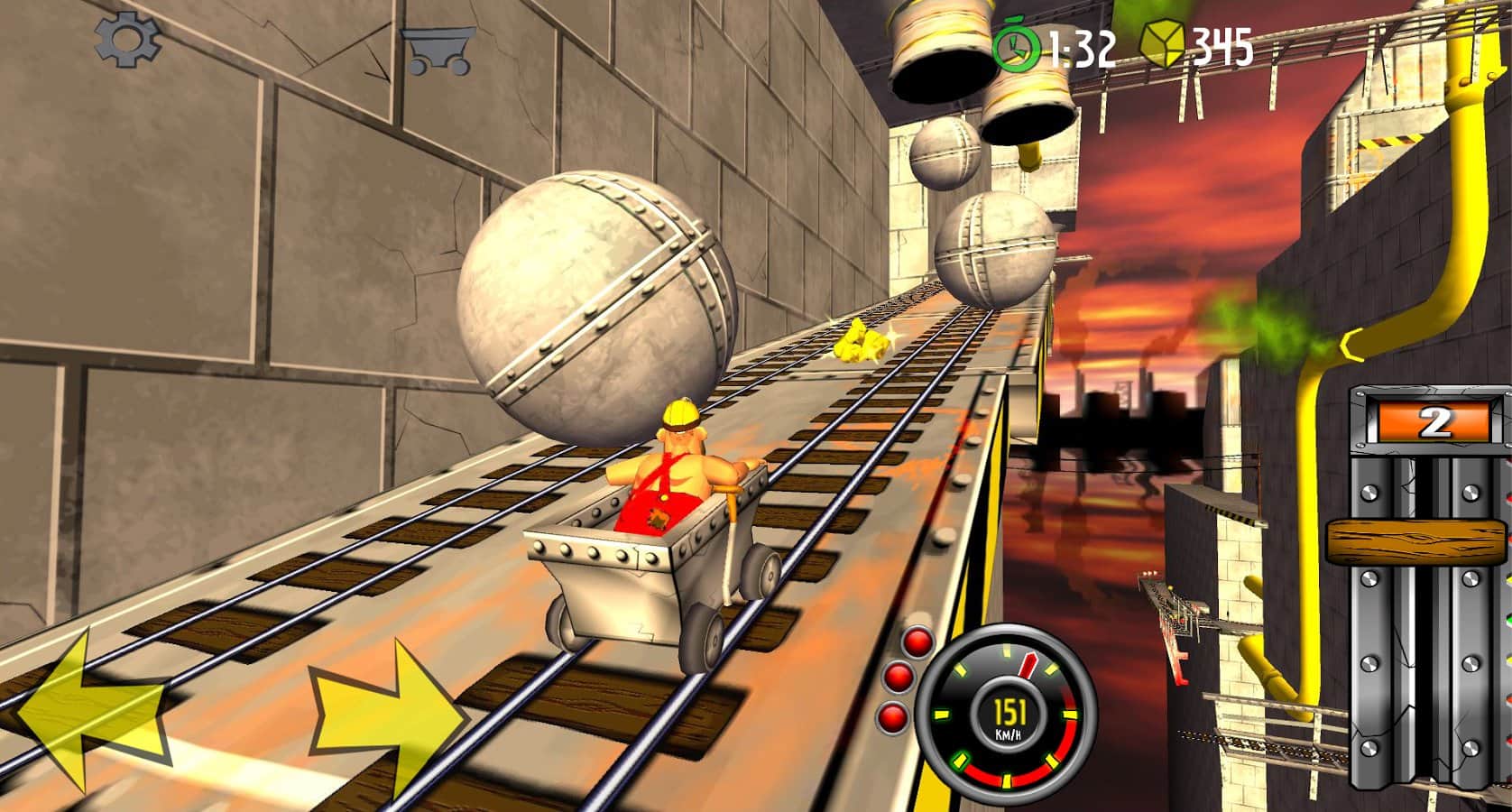Tap the mine cart icon
The width and height of the screenshot is (1512, 812).
[x=438, y=50]
